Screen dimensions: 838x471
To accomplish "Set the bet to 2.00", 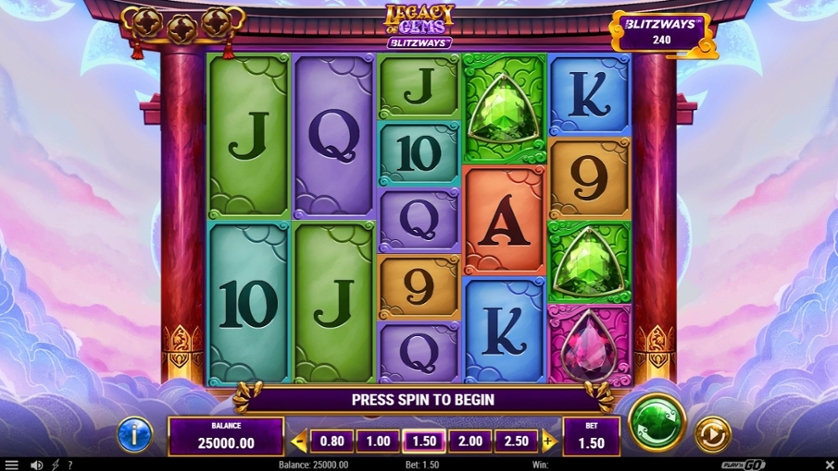I will click(x=469, y=441).
